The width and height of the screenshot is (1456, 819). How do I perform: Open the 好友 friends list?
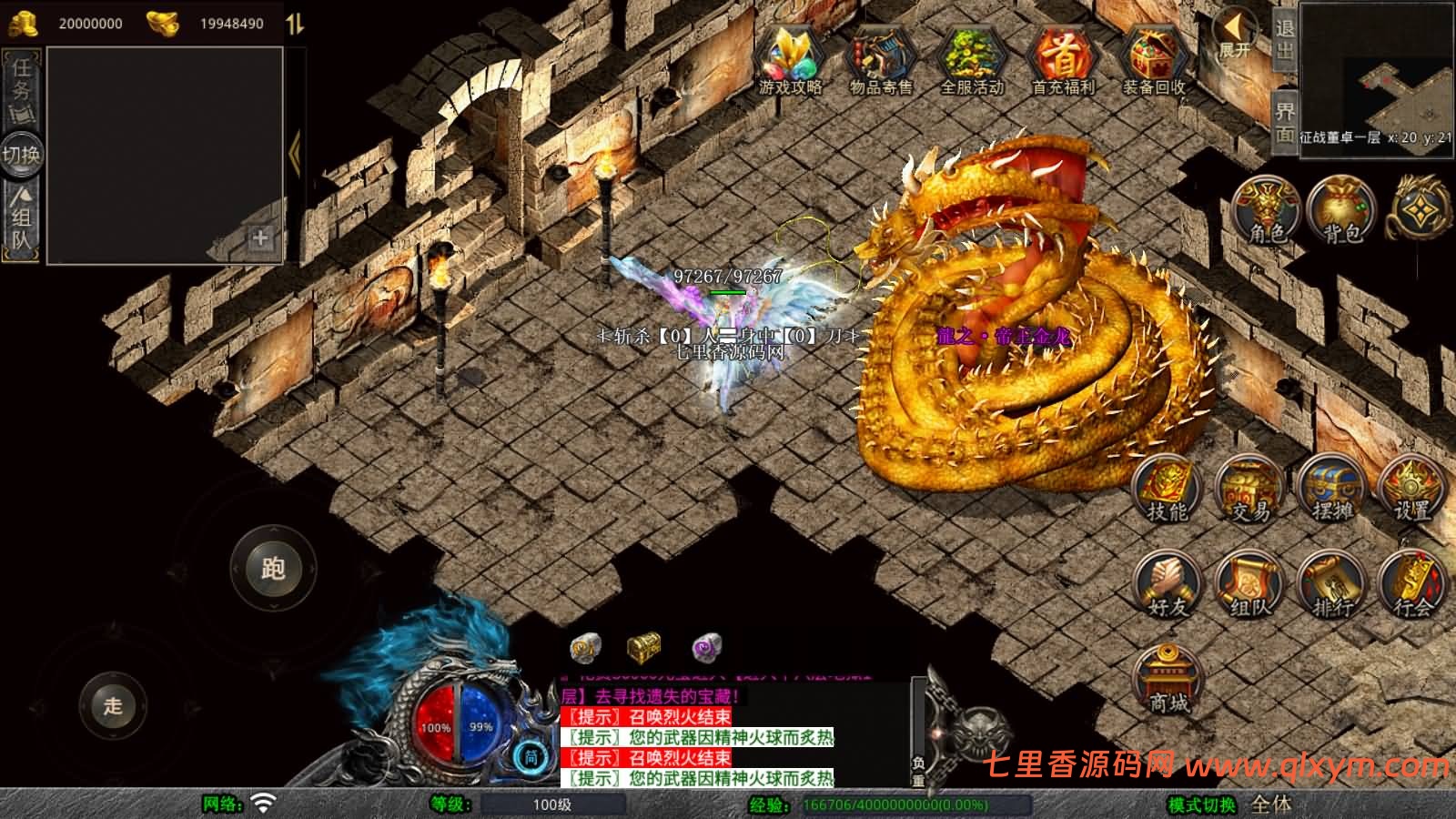pyautogui.click(x=1168, y=585)
